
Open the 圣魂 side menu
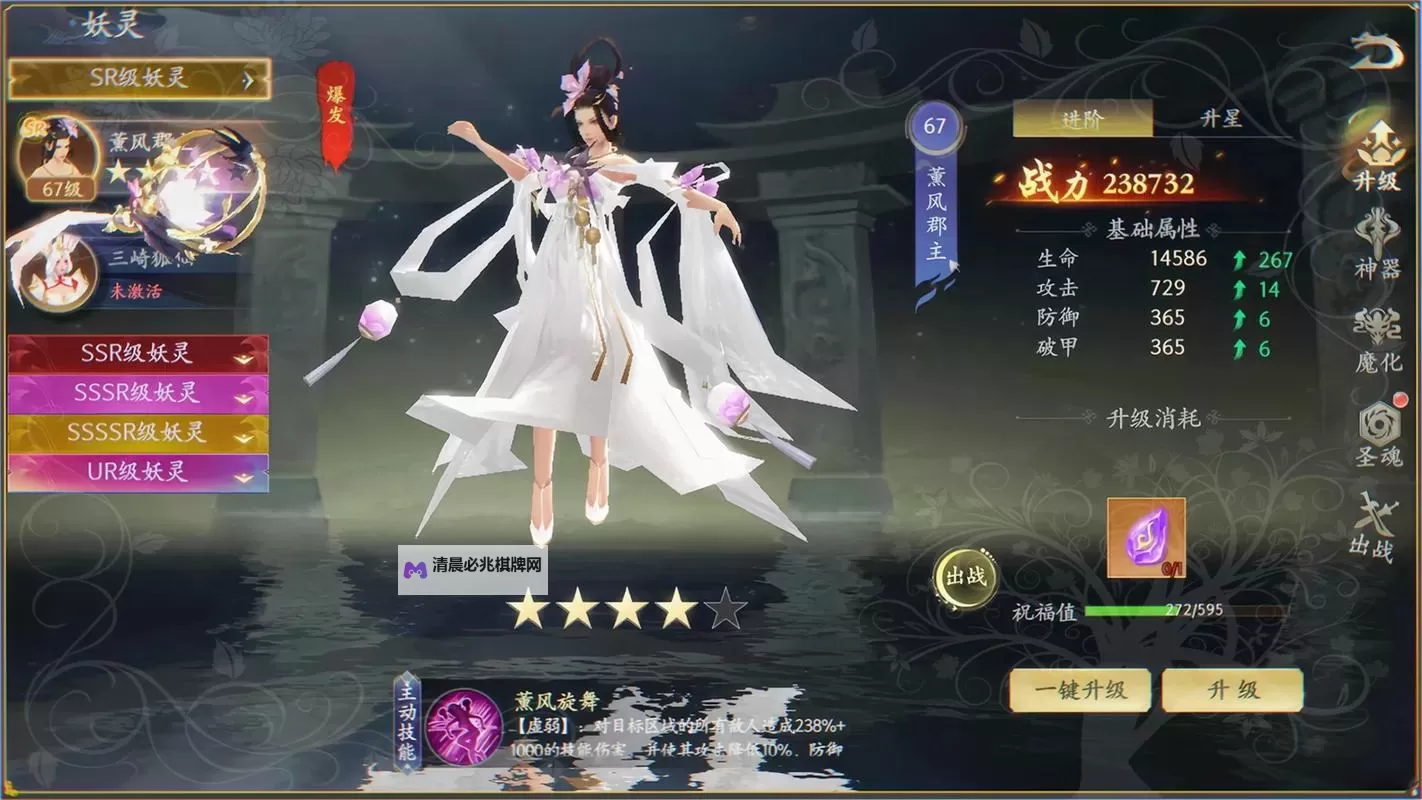(1378, 434)
